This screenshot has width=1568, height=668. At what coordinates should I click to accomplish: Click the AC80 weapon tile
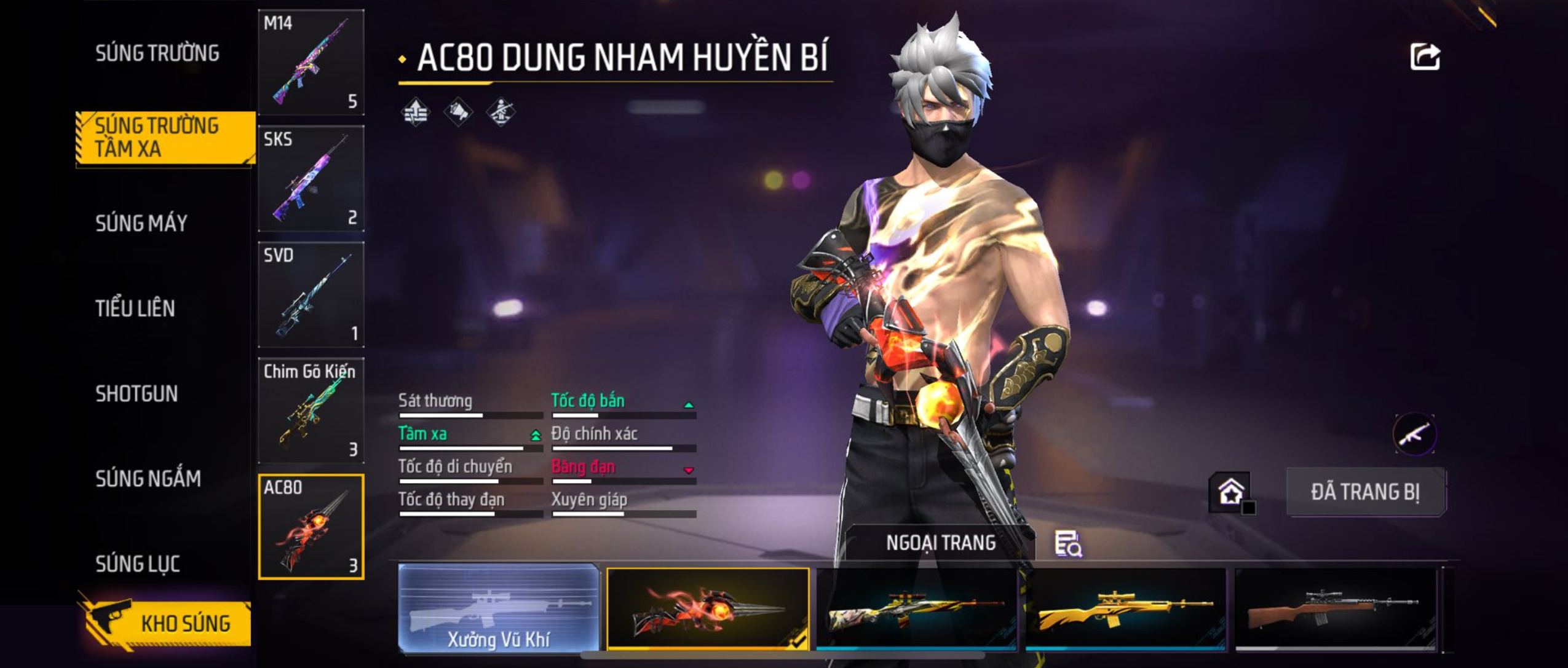tap(311, 527)
